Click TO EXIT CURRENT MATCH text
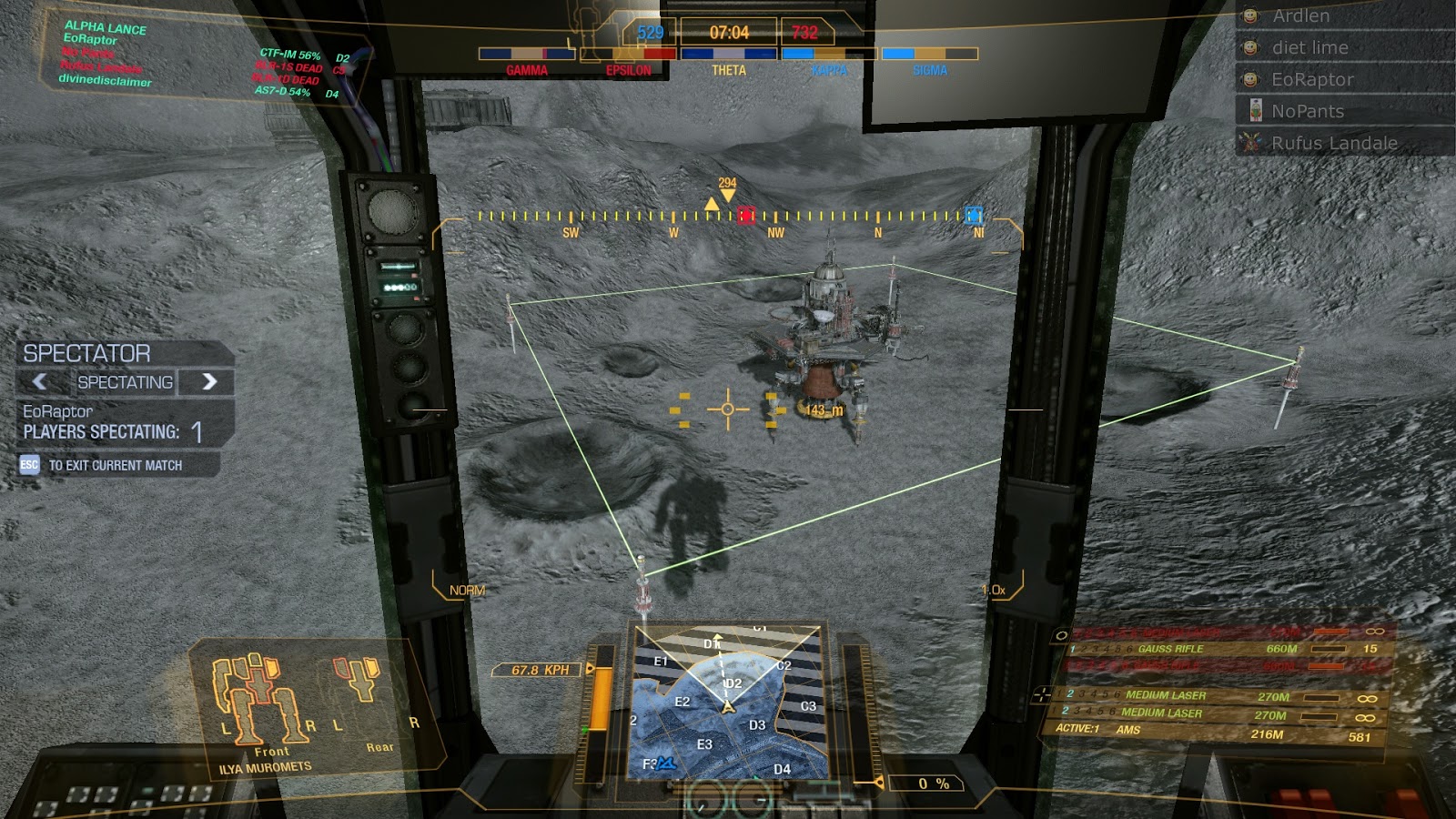 tap(116, 464)
